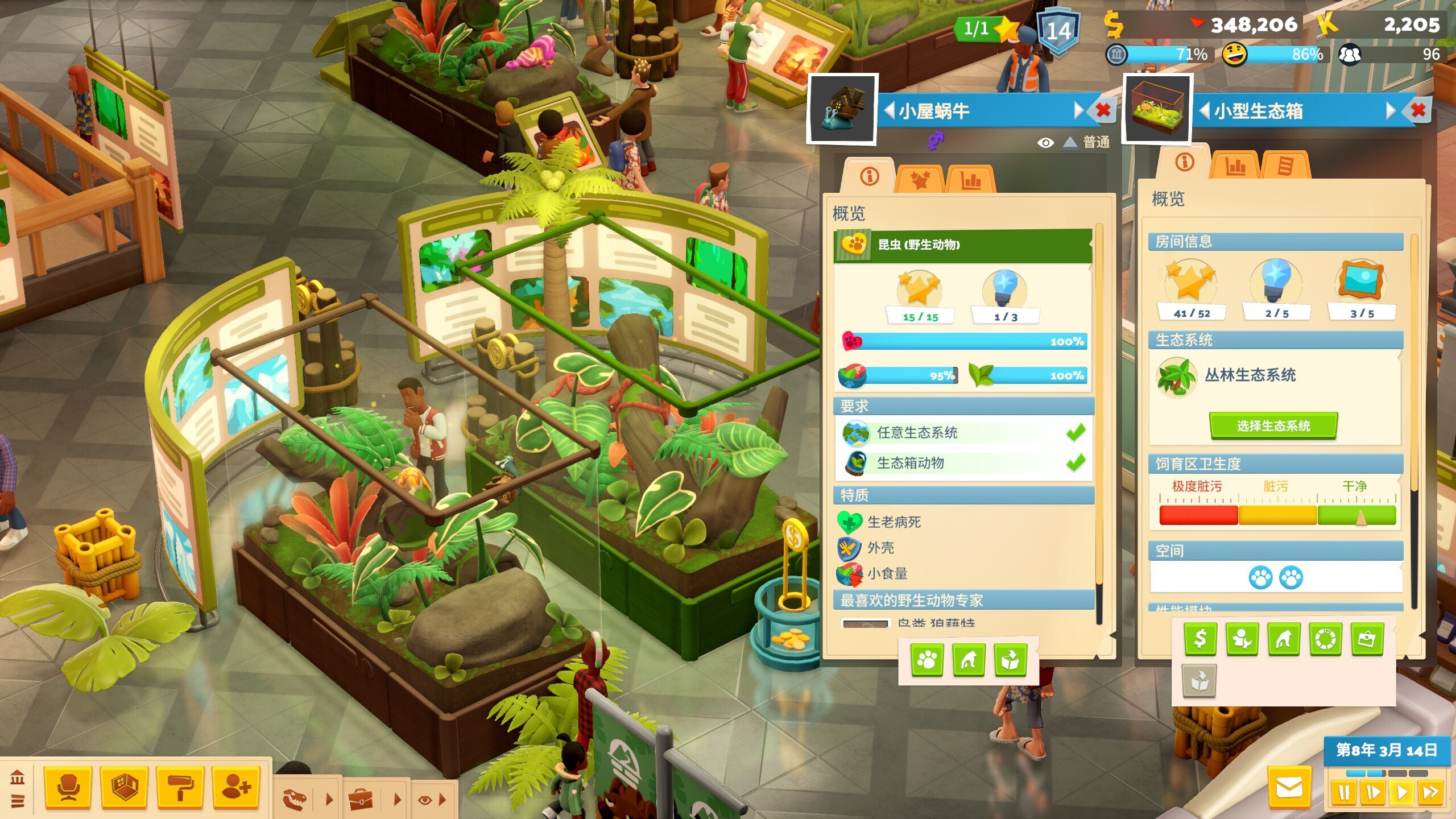Open the yellow mail envelope inbox

point(1289,788)
